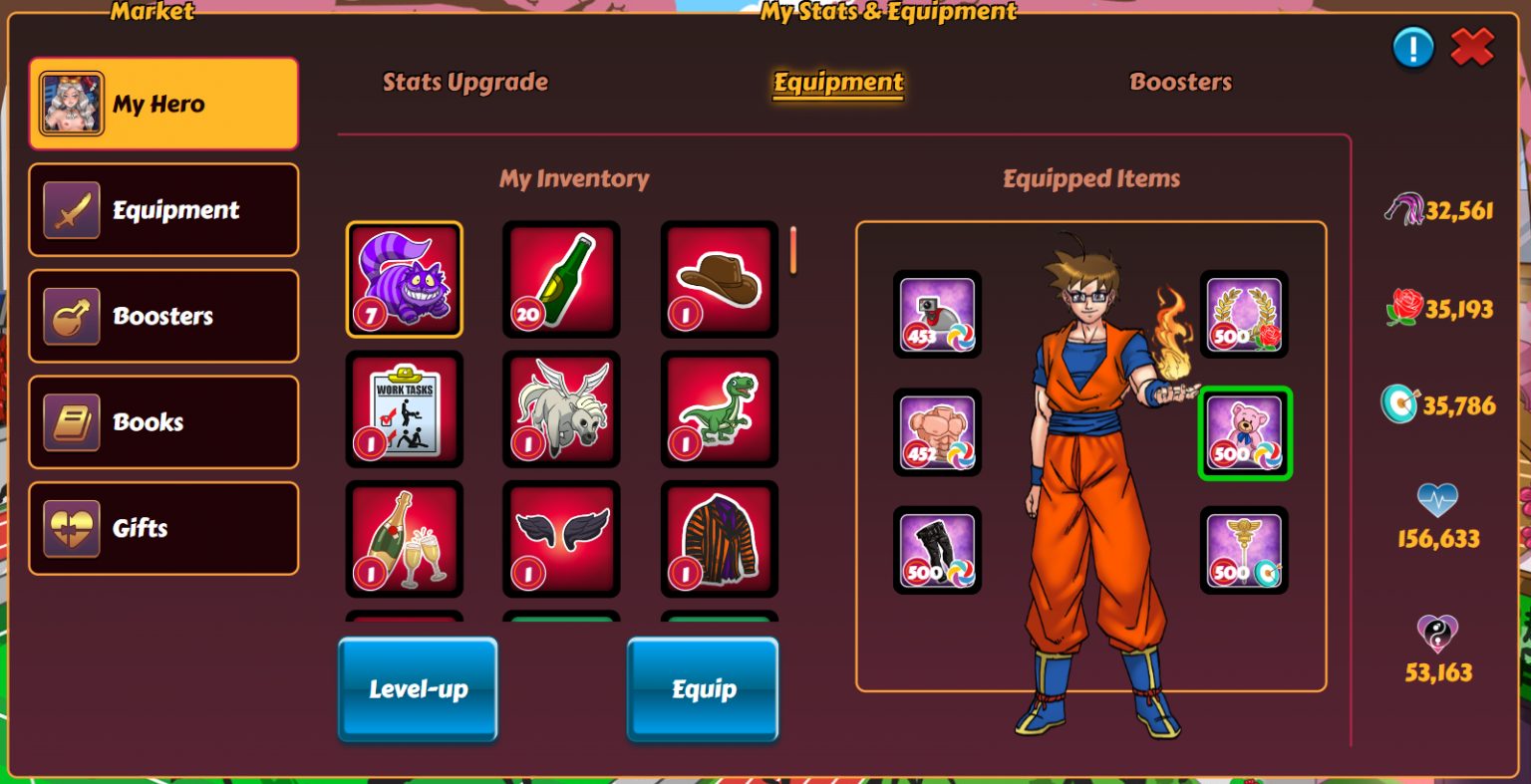Open the Gifts category

(163, 528)
